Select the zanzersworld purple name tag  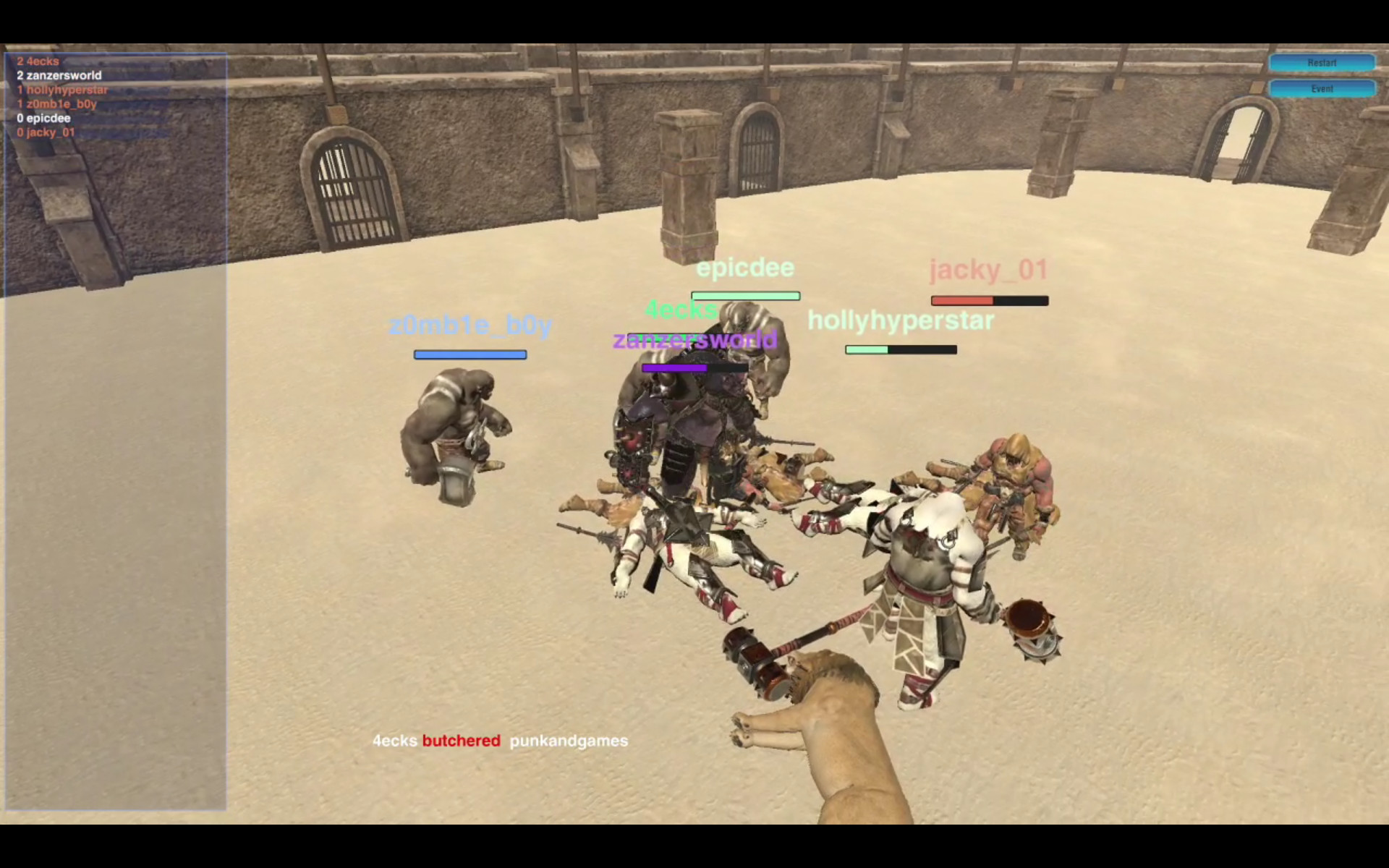[x=694, y=340]
